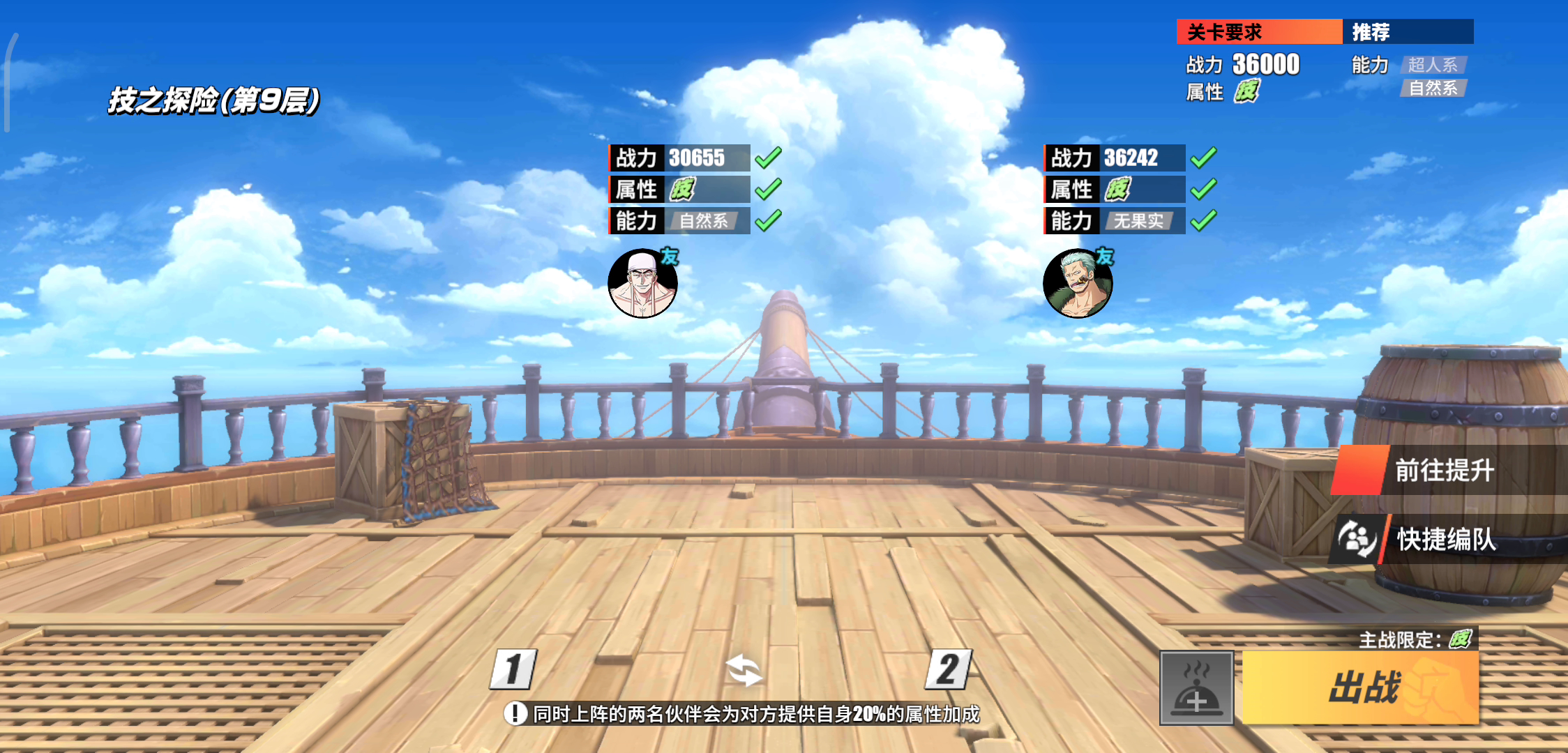
Task: Switch to the 关卡要求 requirements tab
Action: click(1258, 32)
